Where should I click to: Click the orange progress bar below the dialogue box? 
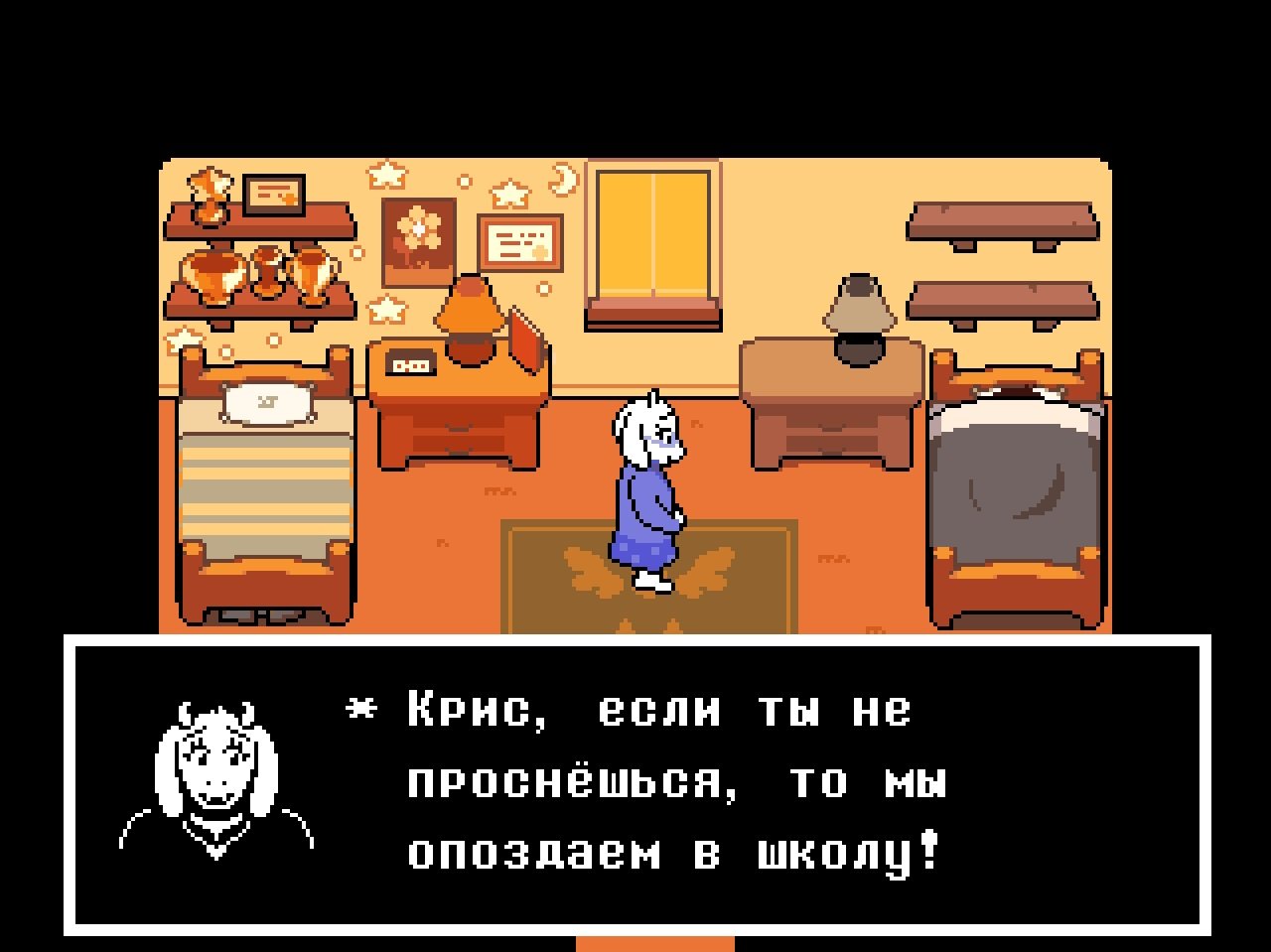[x=655, y=943]
